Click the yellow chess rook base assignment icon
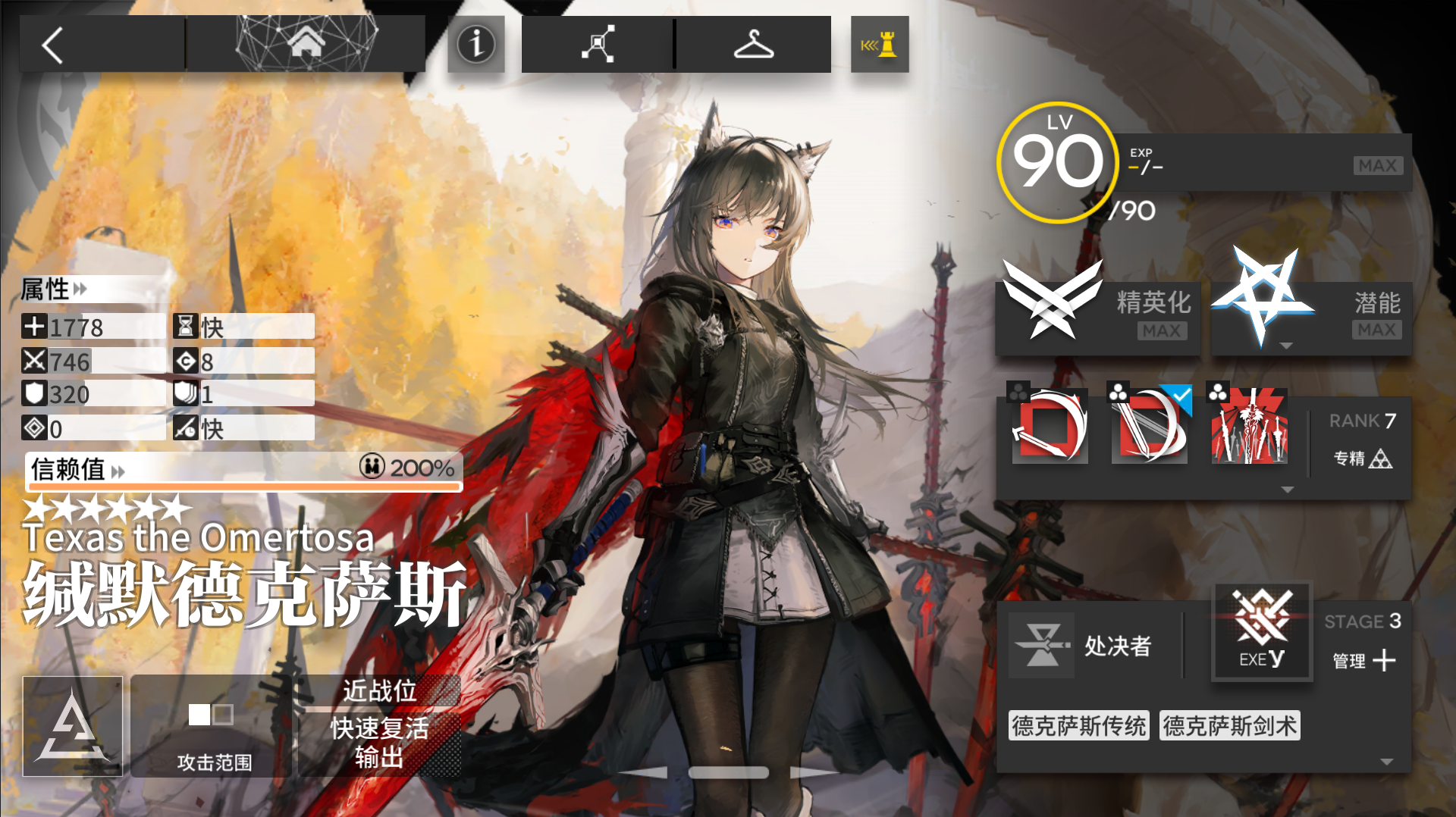The width and height of the screenshot is (1456, 817). [879, 44]
